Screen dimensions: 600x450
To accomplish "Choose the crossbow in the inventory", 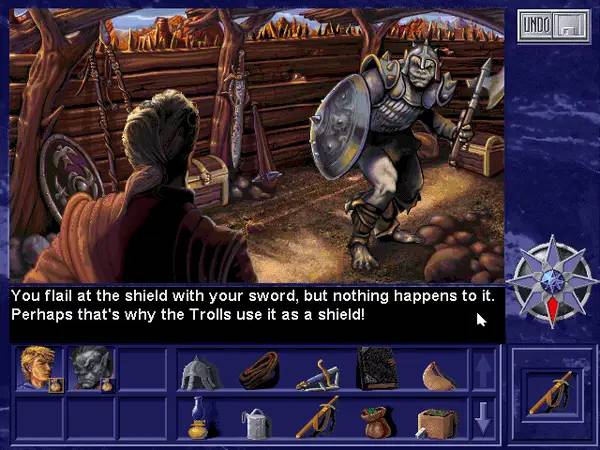I will point(318,372).
